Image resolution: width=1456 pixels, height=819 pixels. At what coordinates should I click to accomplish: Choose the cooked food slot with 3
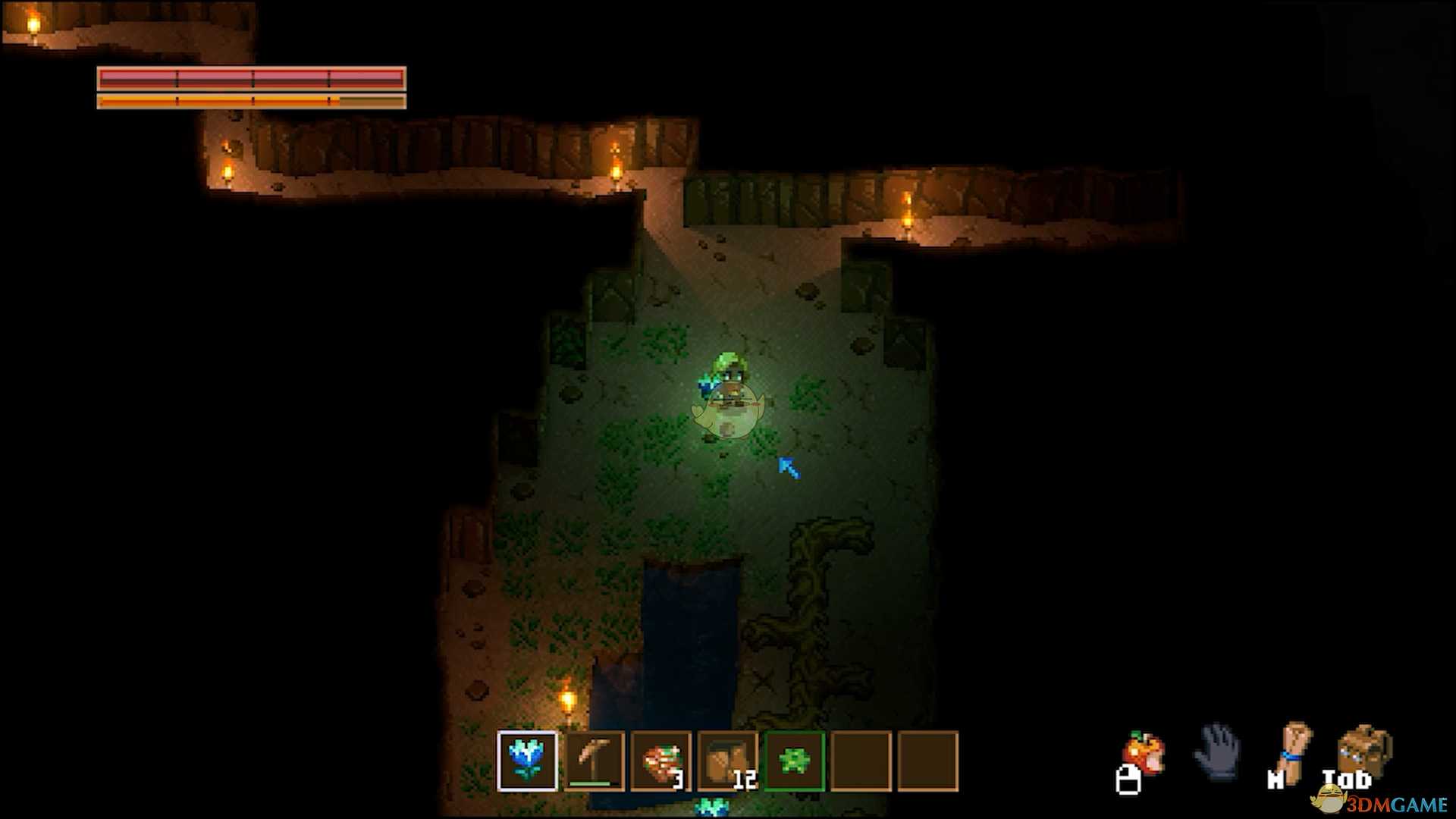point(661,761)
